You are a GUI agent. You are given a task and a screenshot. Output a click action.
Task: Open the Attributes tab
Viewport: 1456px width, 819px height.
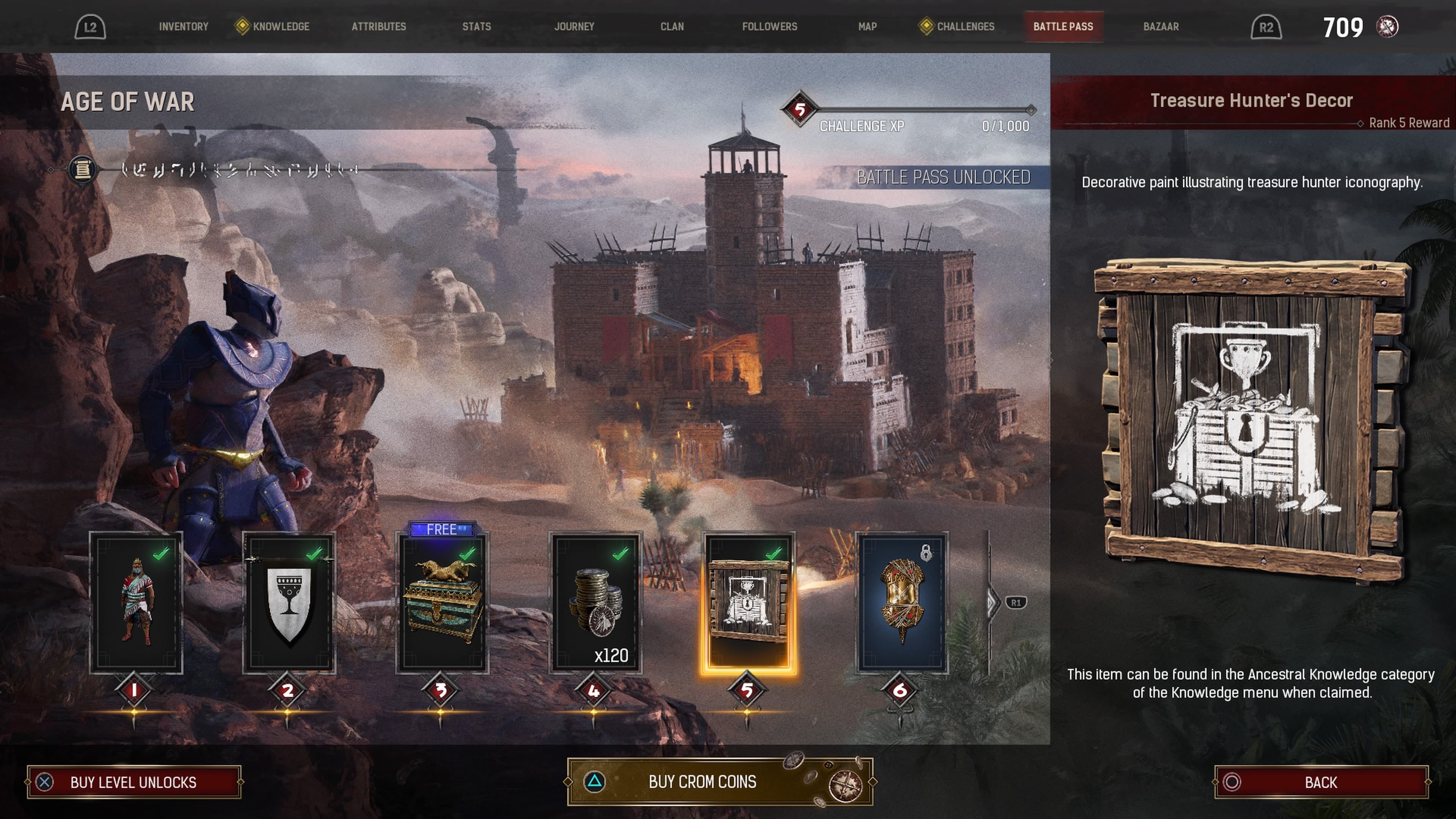379,27
